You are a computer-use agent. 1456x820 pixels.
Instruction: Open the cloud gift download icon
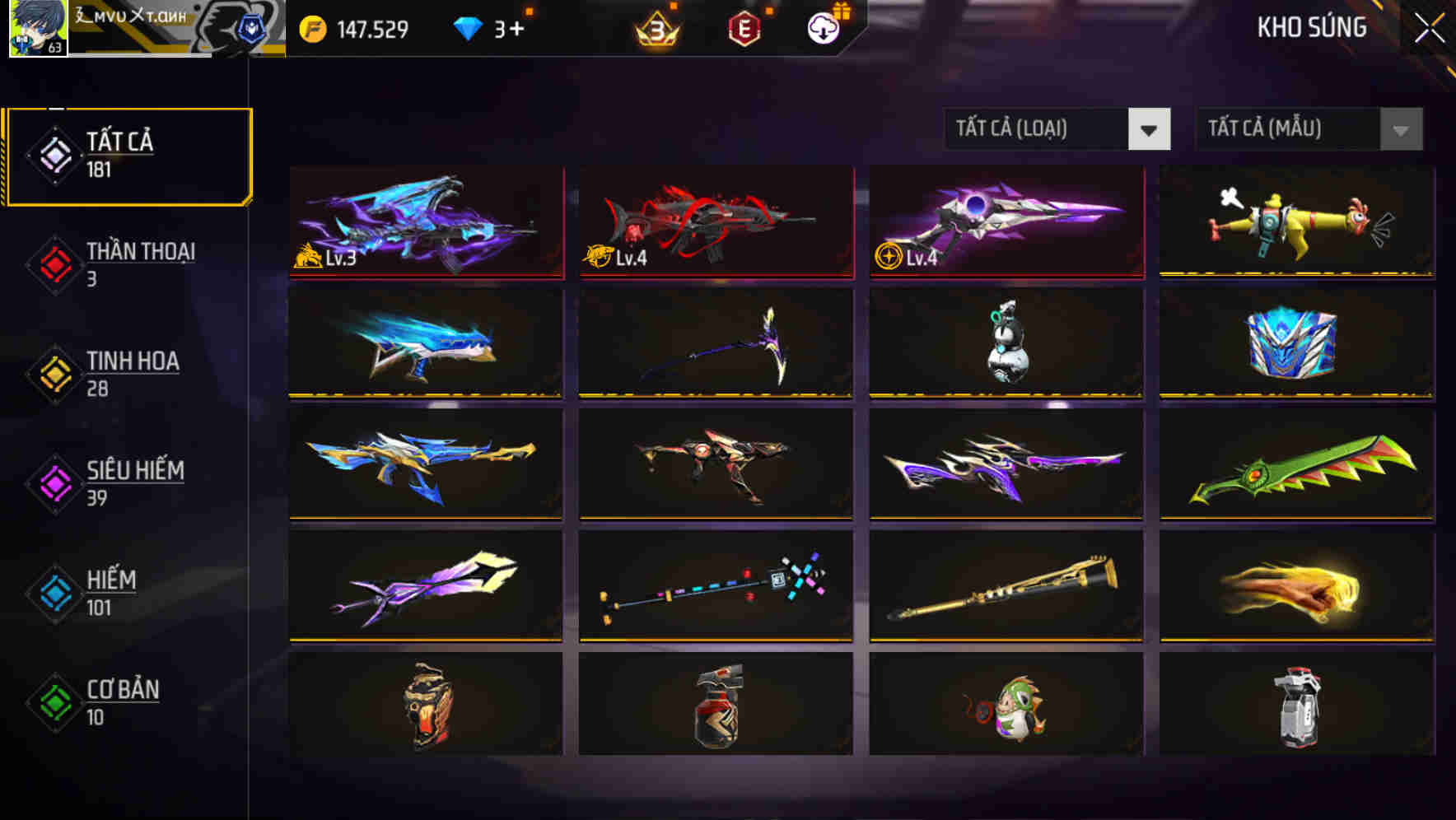click(823, 29)
